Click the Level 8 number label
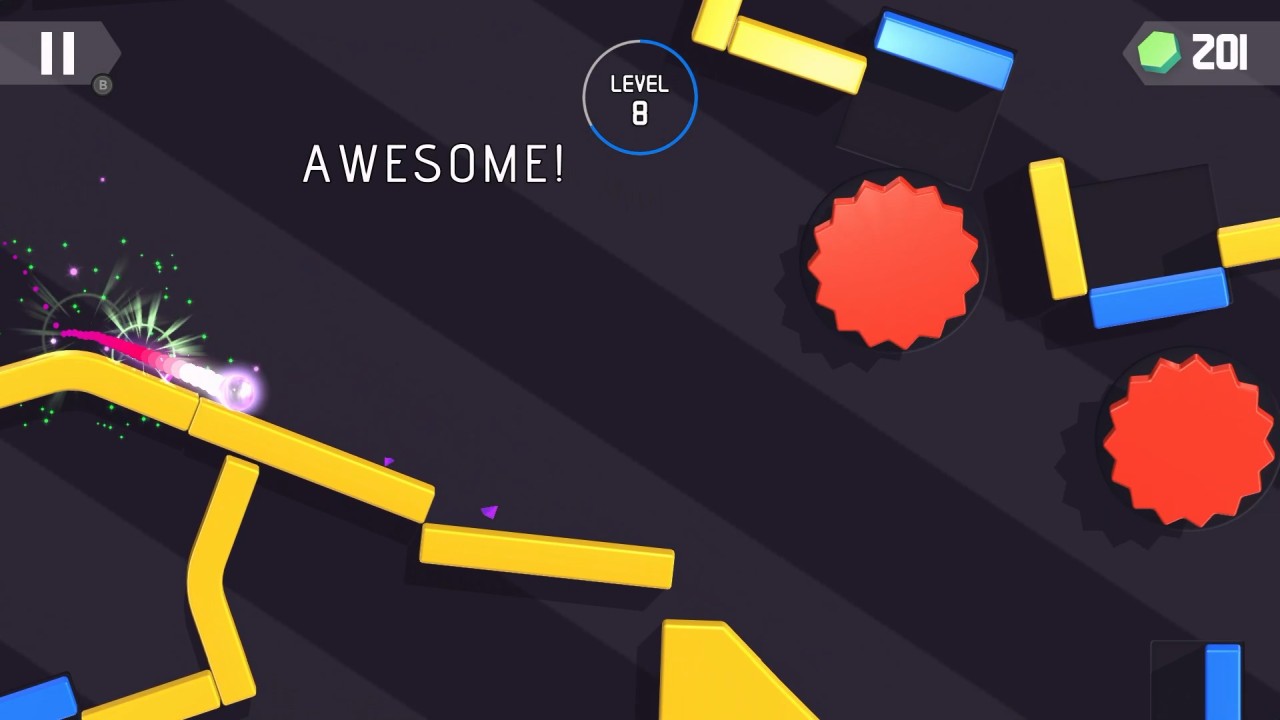 (641, 114)
